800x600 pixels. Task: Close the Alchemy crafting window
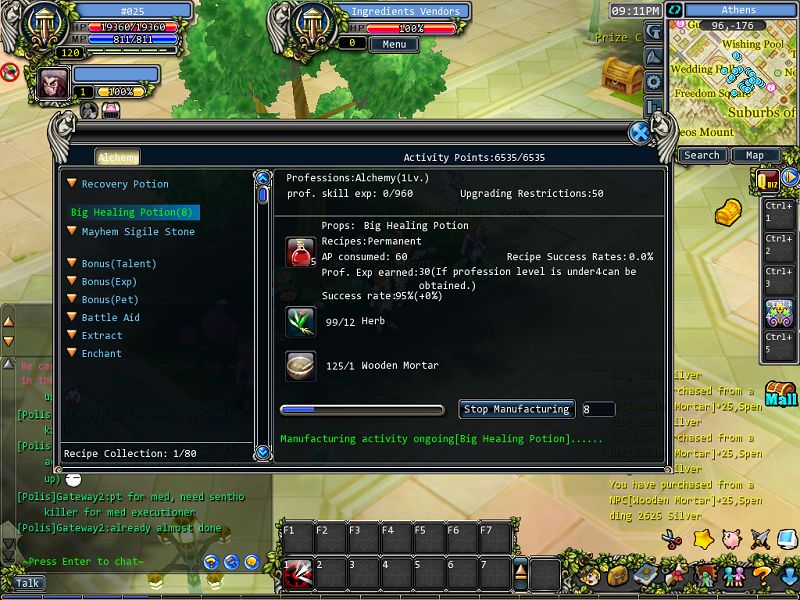pyautogui.click(x=640, y=133)
